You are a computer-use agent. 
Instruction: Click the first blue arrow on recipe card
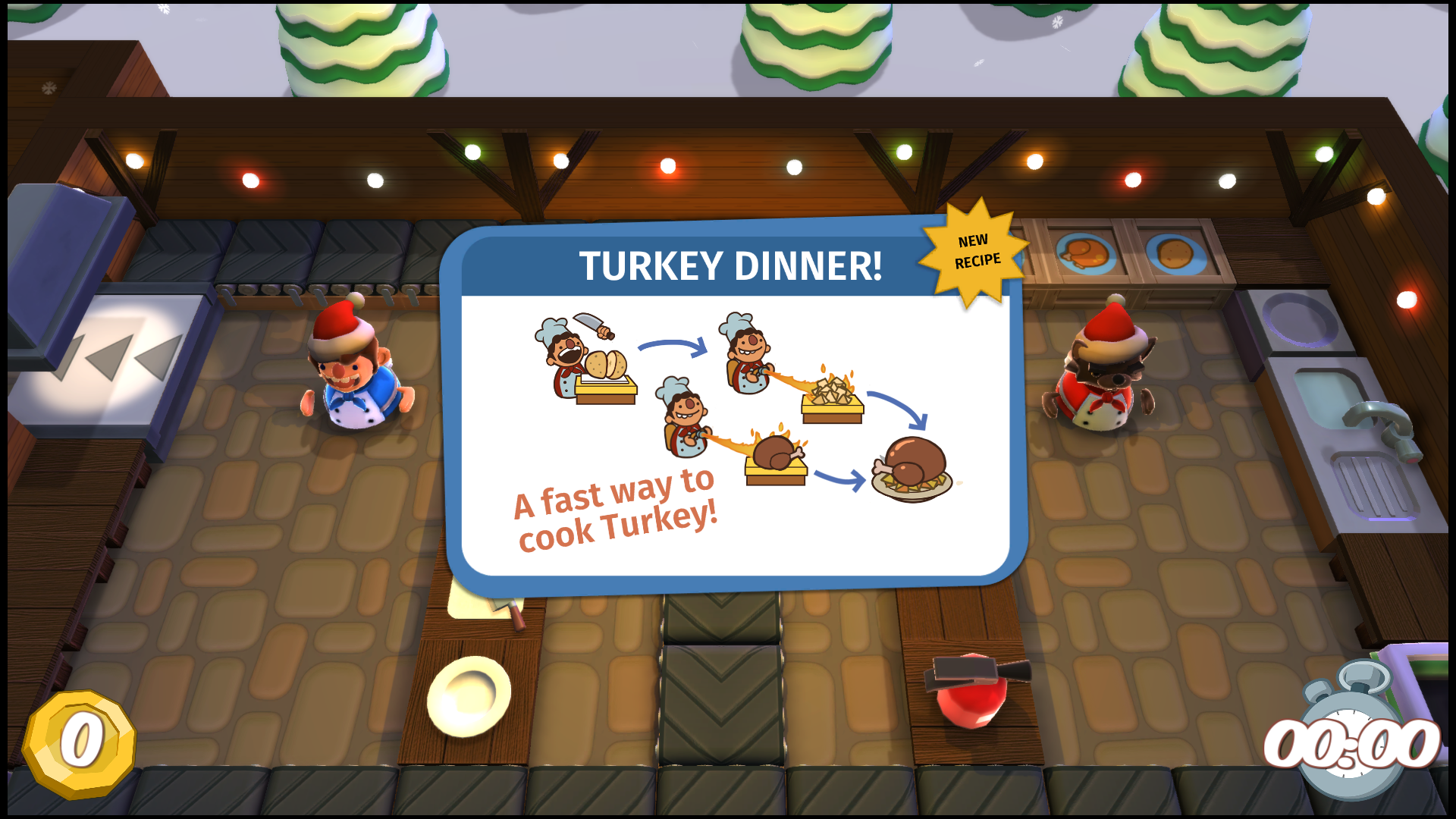[671, 345]
